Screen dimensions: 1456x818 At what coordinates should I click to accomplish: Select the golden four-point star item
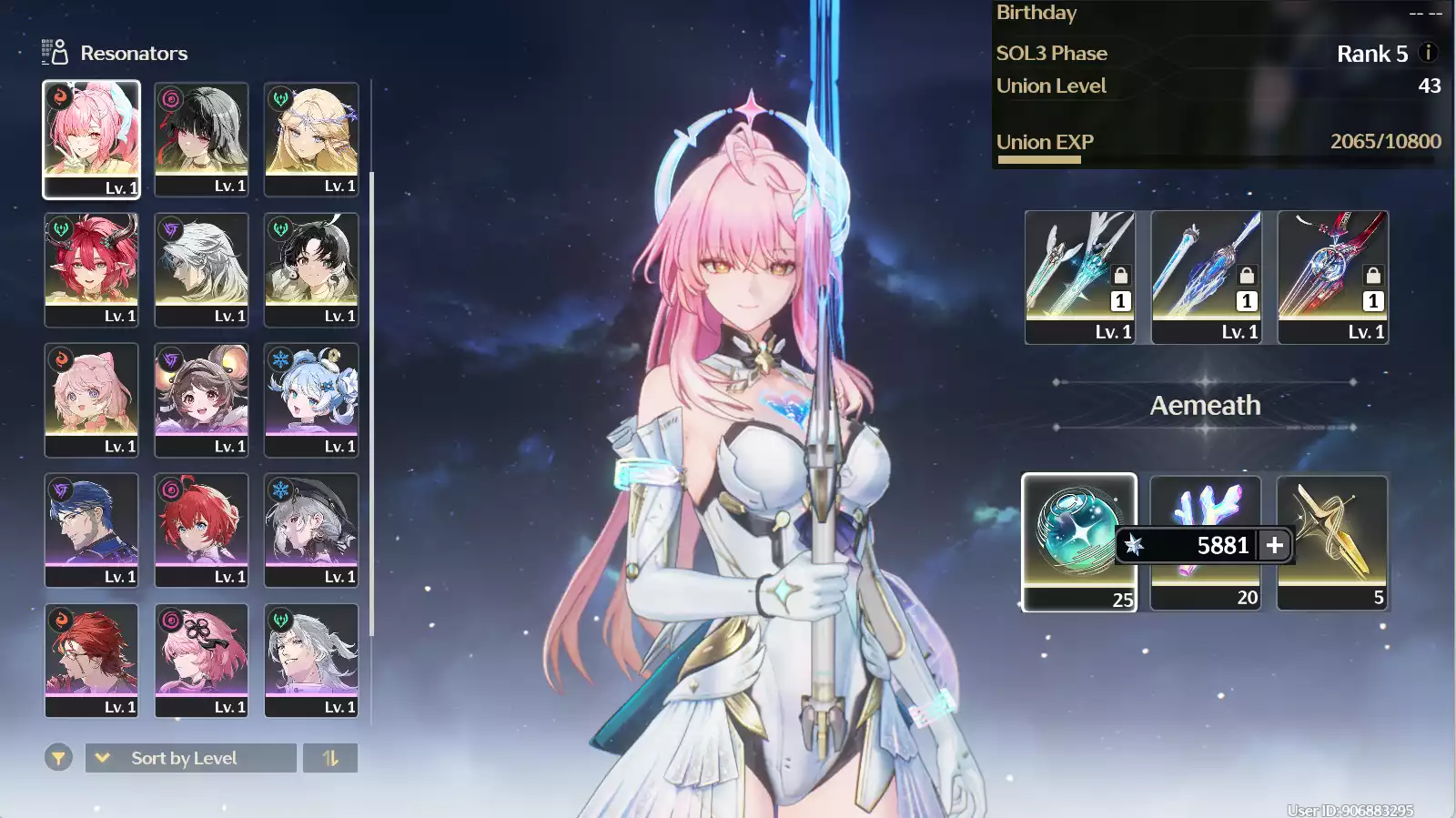[1332, 542]
